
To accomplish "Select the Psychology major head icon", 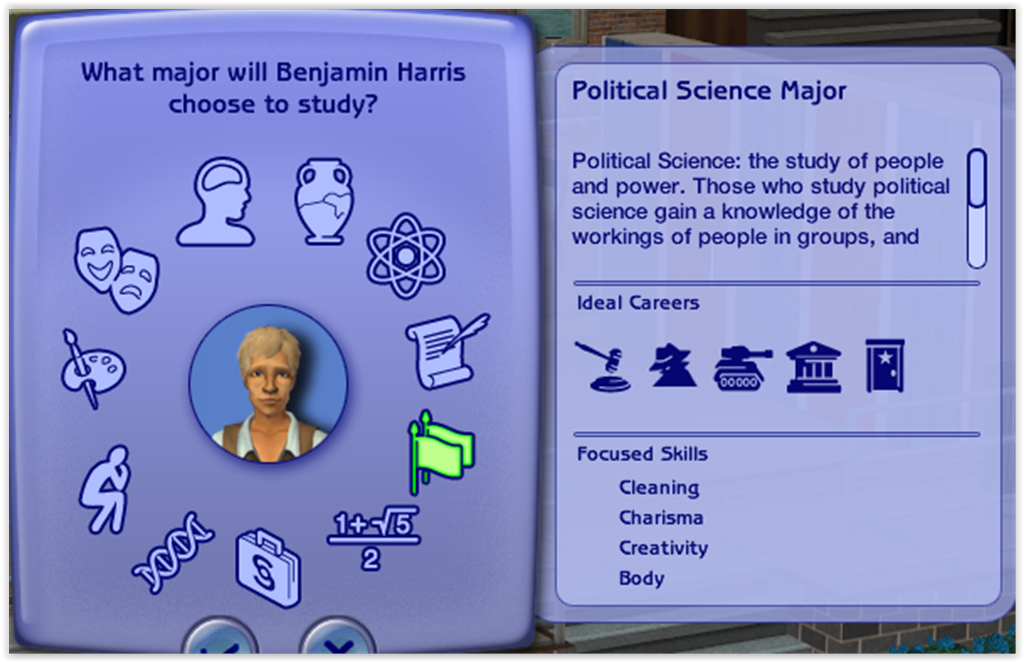I will tap(217, 203).
